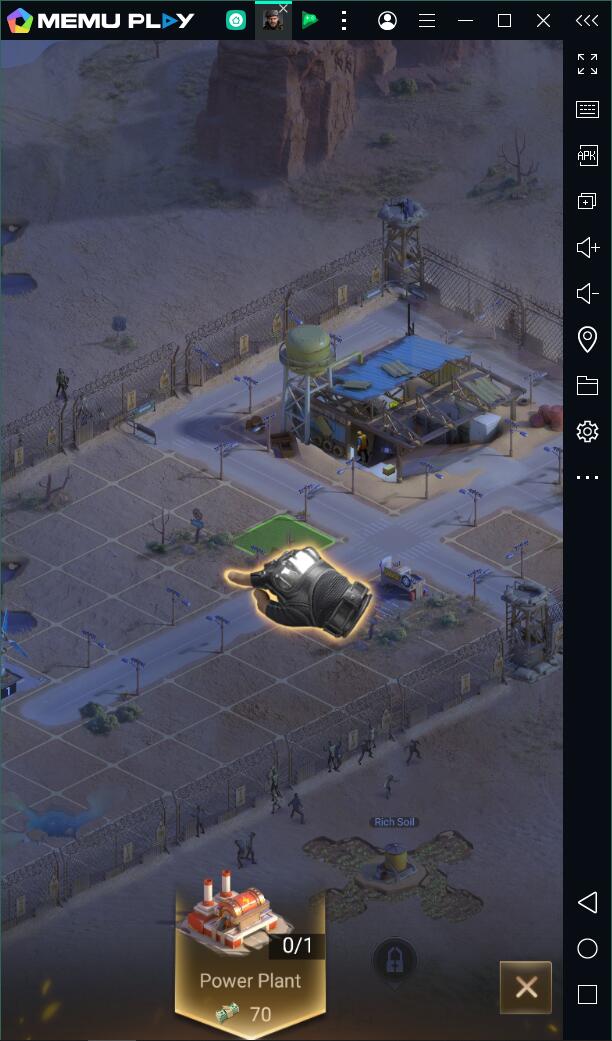Toggle emulator fullscreen mode
The image size is (612, 1041).
click(x=587, y=64)
